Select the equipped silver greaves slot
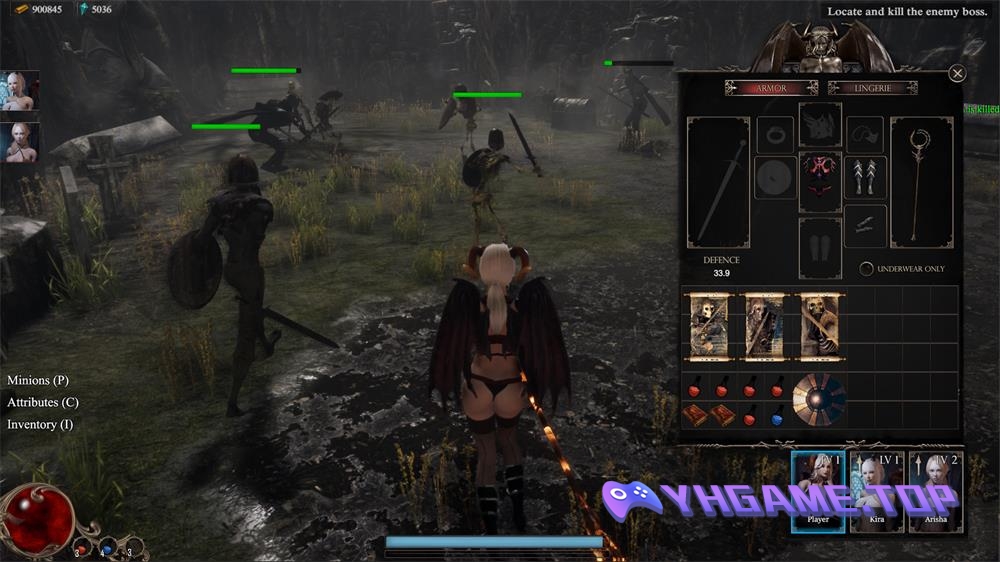Screen dimensions: 1000x562 click(865, 178)
